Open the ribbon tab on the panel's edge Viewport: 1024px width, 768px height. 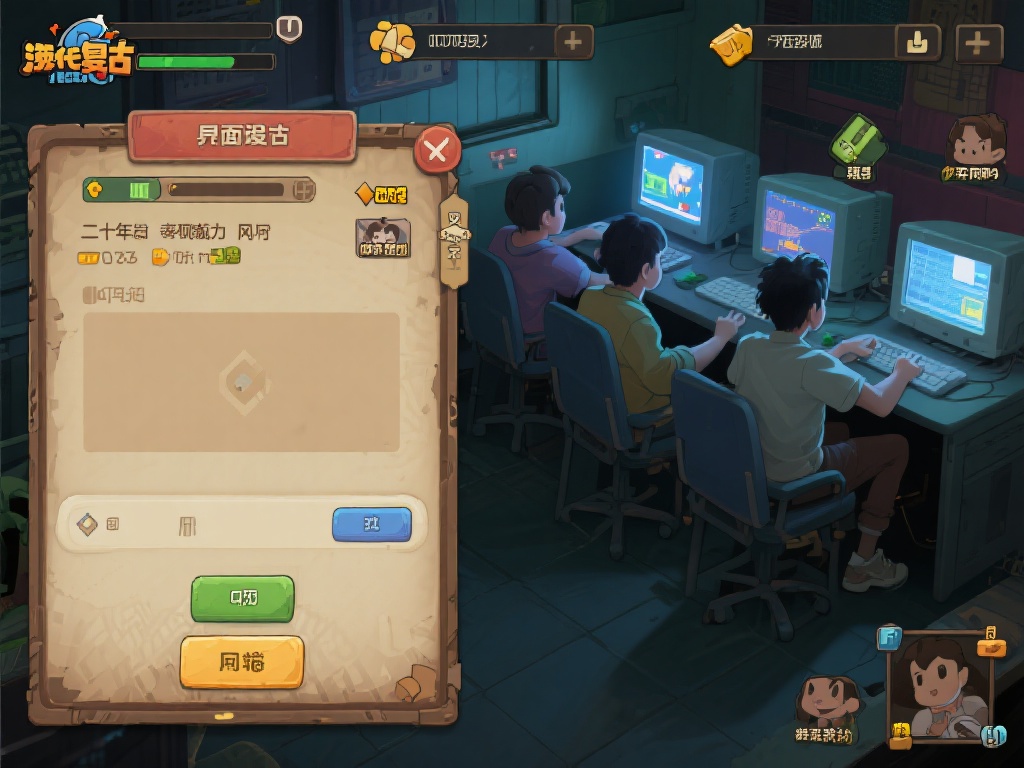[x=454, y=240]
